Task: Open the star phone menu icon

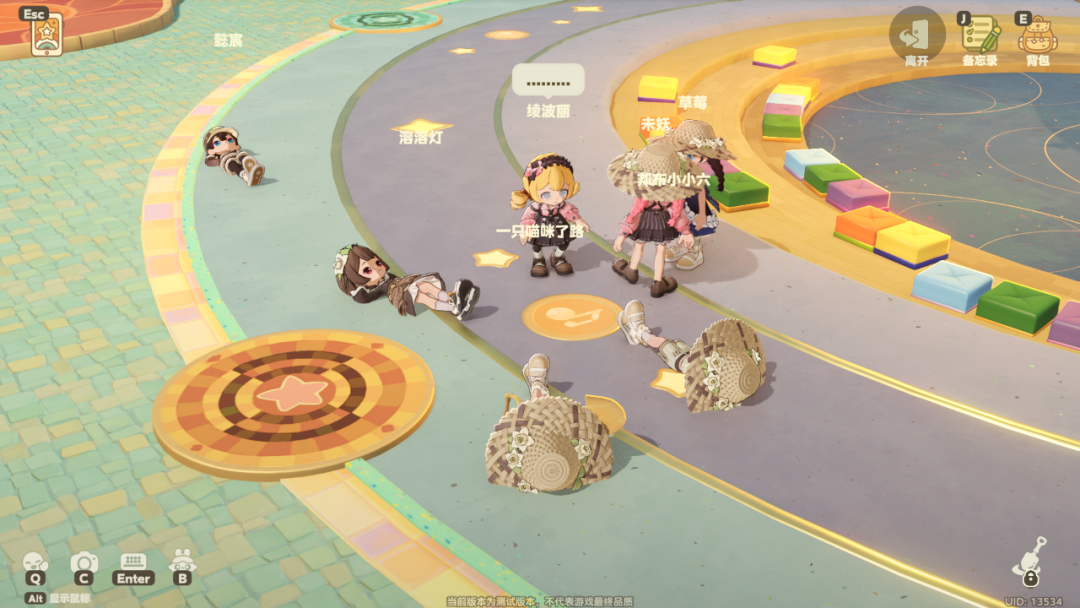Action: point(46,36)
